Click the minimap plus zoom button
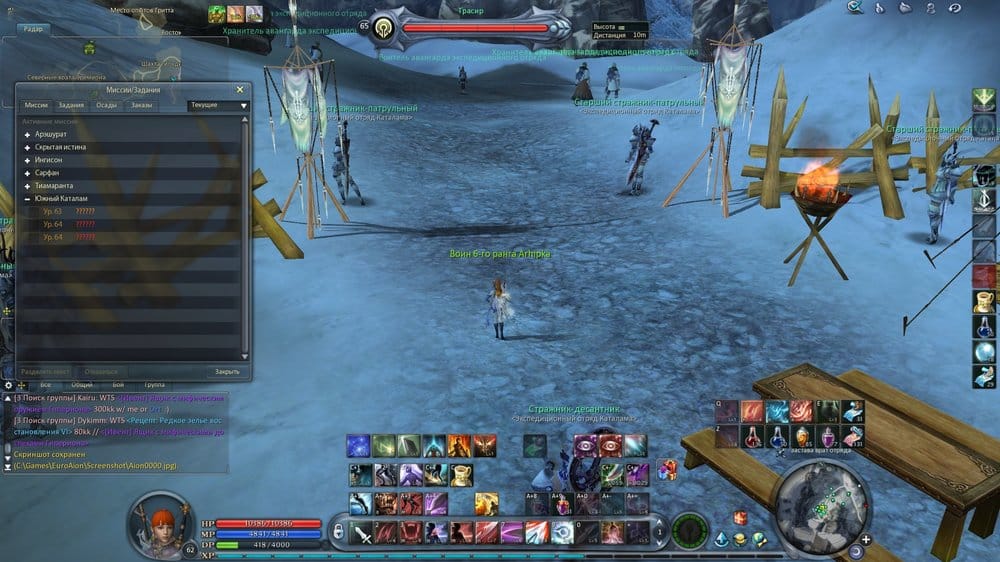1000x562 pixels. coord(865,539)
